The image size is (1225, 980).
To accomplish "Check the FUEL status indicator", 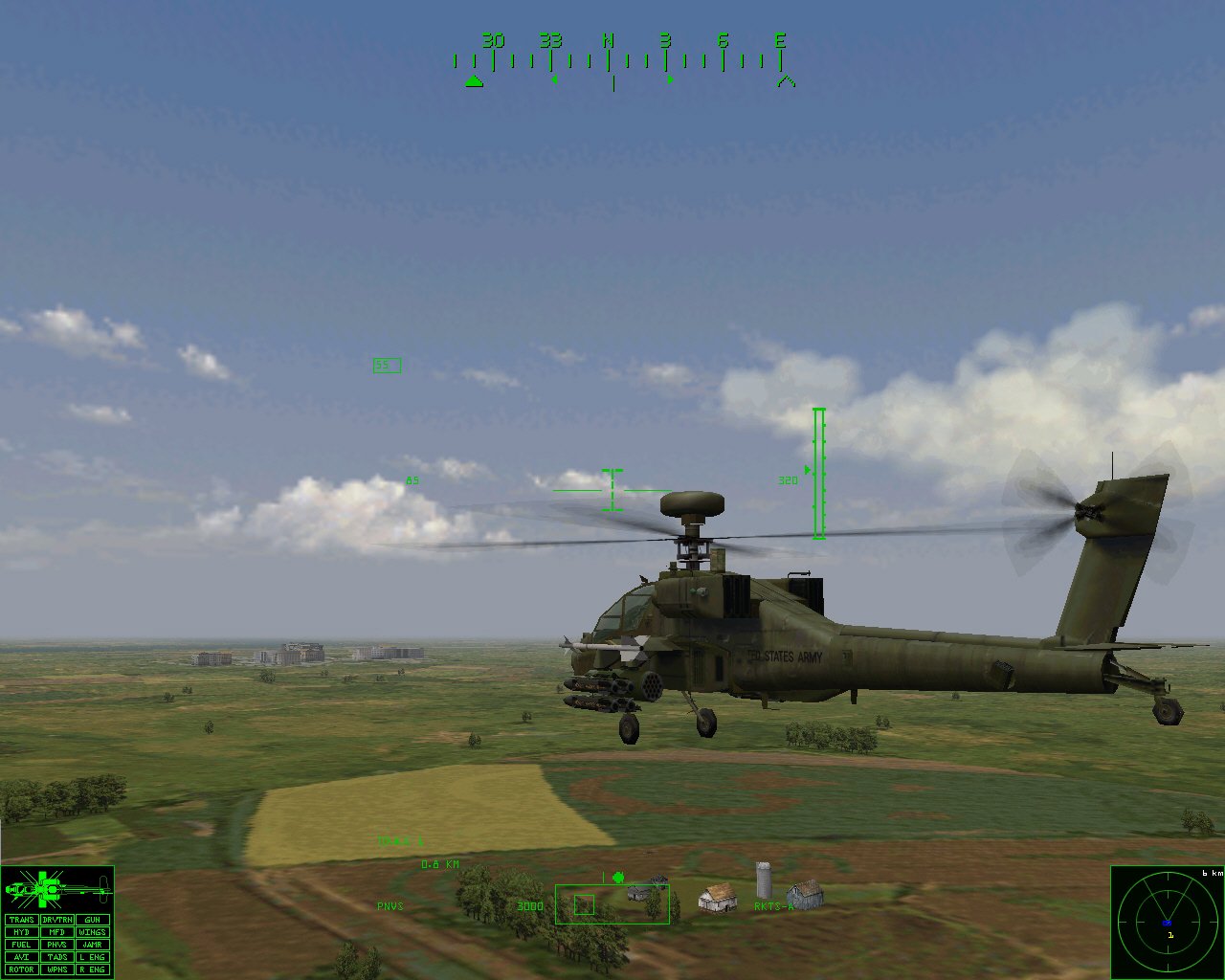I will 21,945.
